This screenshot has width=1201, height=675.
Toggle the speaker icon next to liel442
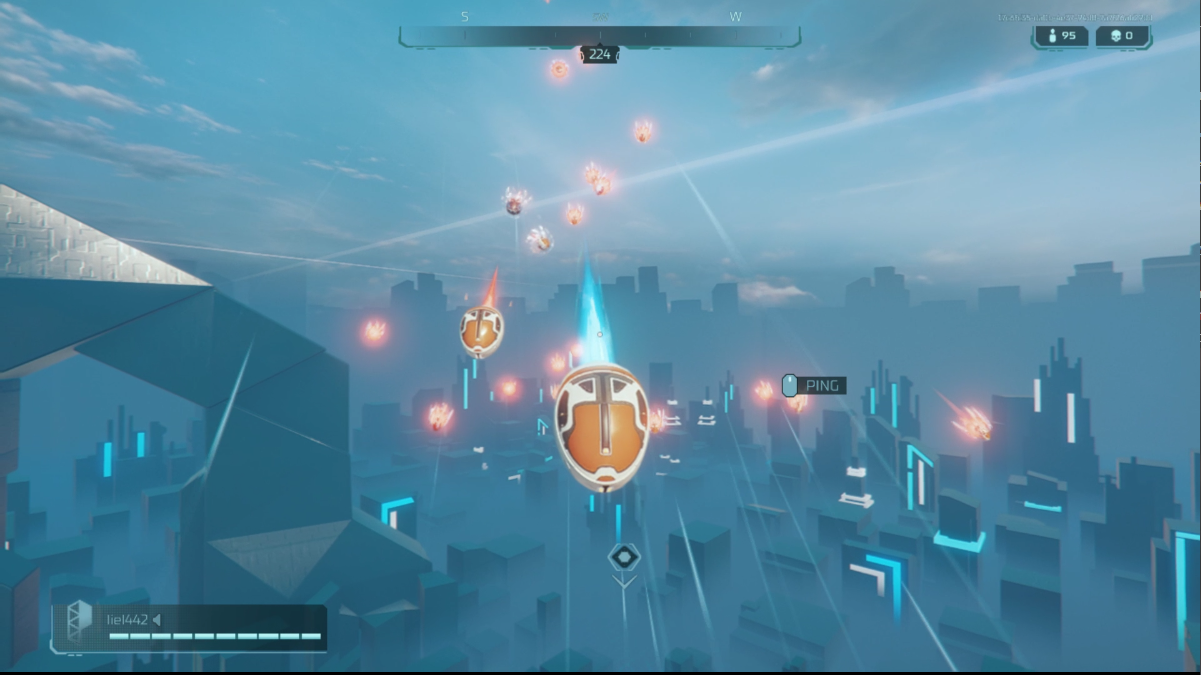[157, 620]
